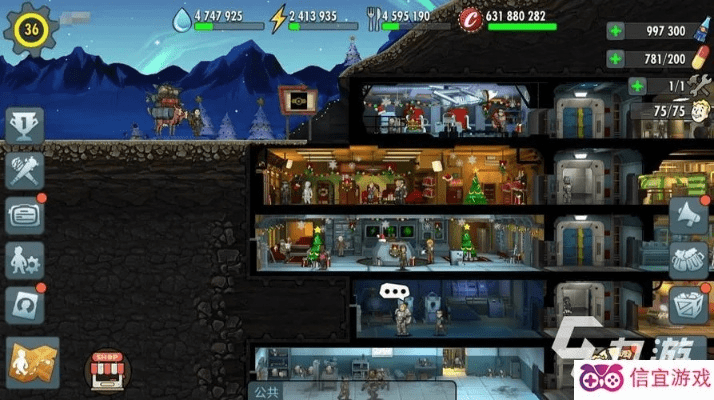714x400 pixels.
Task: Open the button below the megaphone
Action: pyautogui.click(x=687, y=257)
